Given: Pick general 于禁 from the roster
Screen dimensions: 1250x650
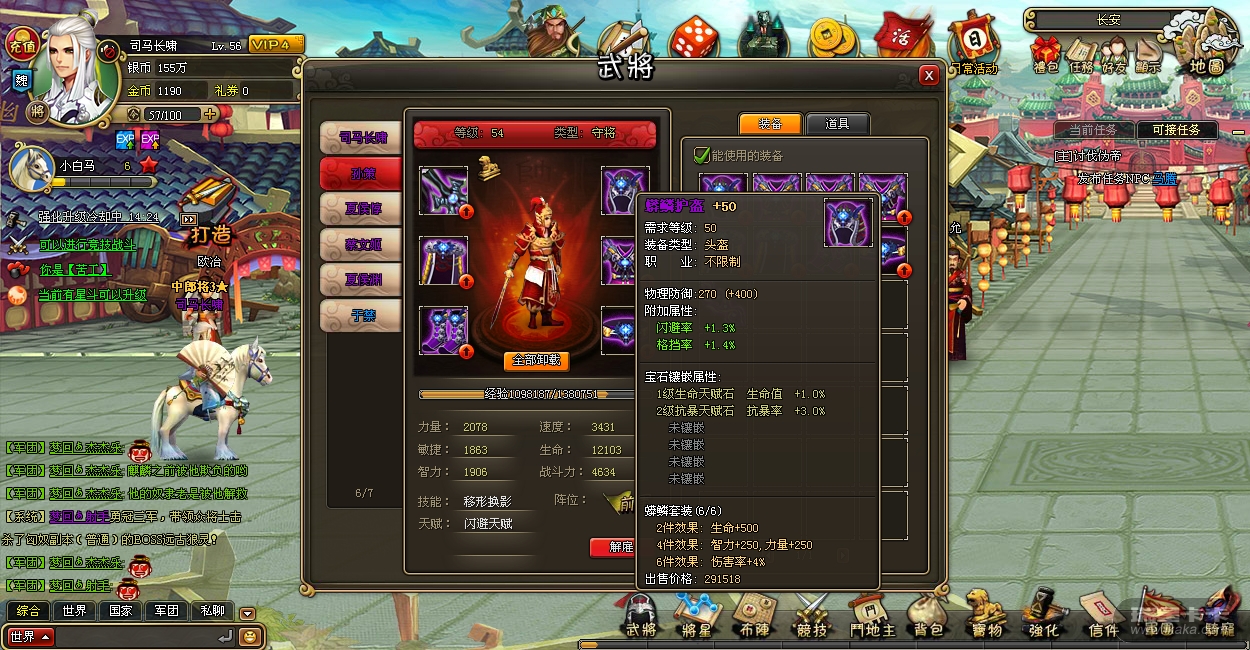Looking at the screenshot, I should click(361, 316).
